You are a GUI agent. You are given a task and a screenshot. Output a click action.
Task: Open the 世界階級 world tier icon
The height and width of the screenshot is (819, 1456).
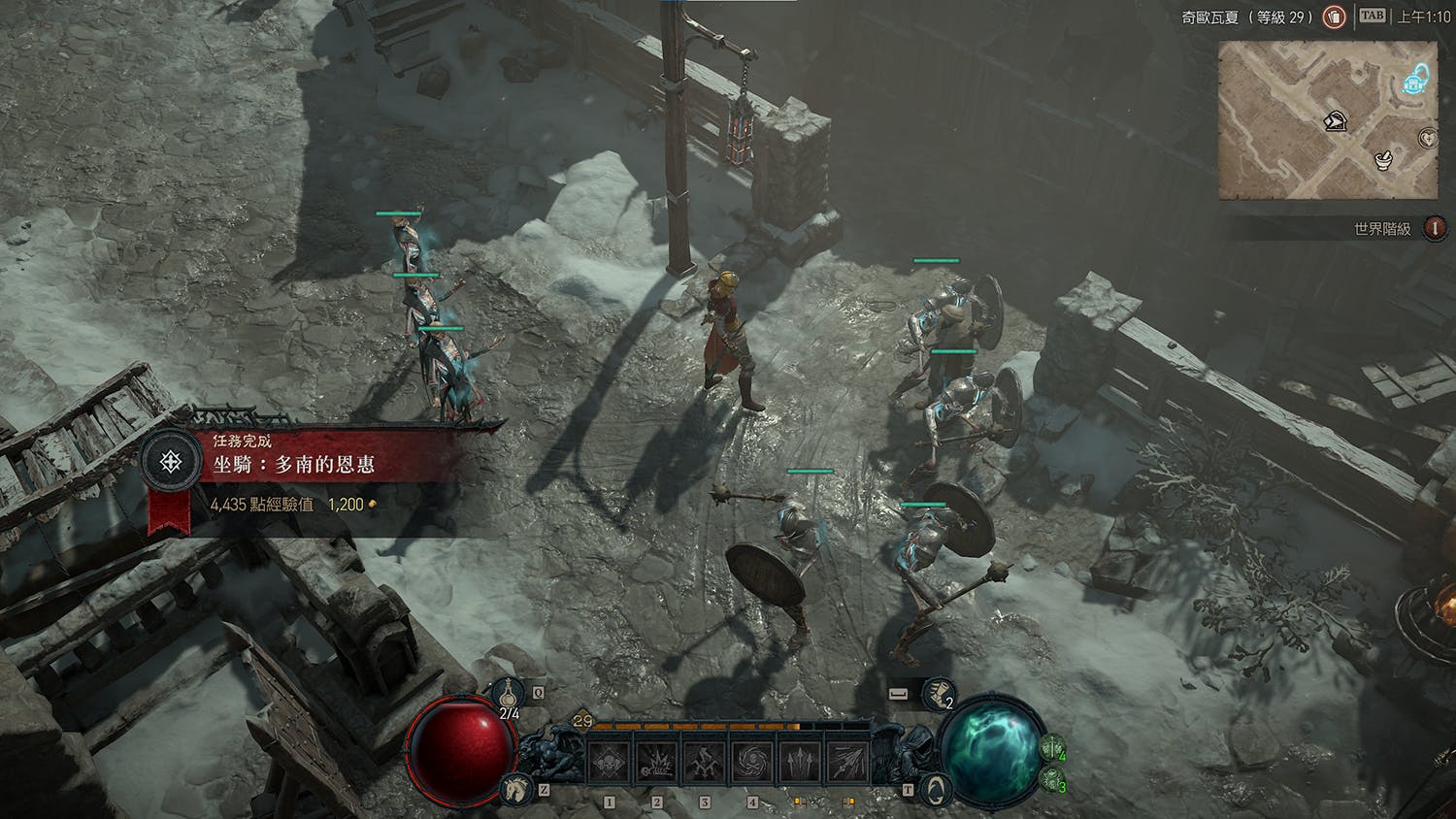click(1434, 228)
